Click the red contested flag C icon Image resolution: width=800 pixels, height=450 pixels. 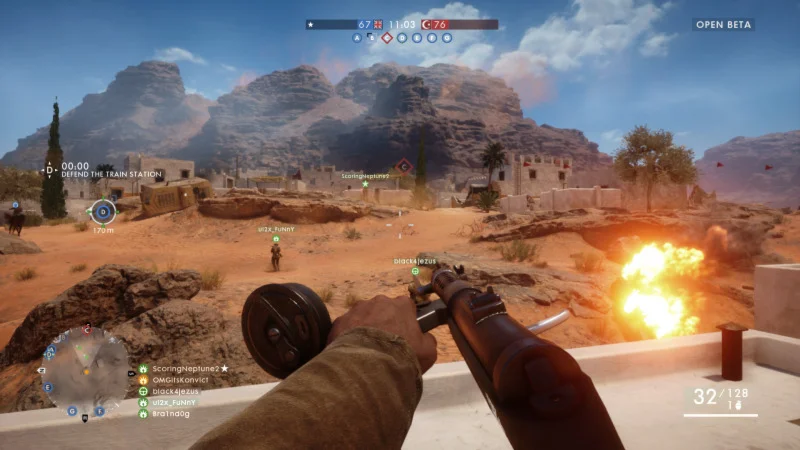coord(404,166)
